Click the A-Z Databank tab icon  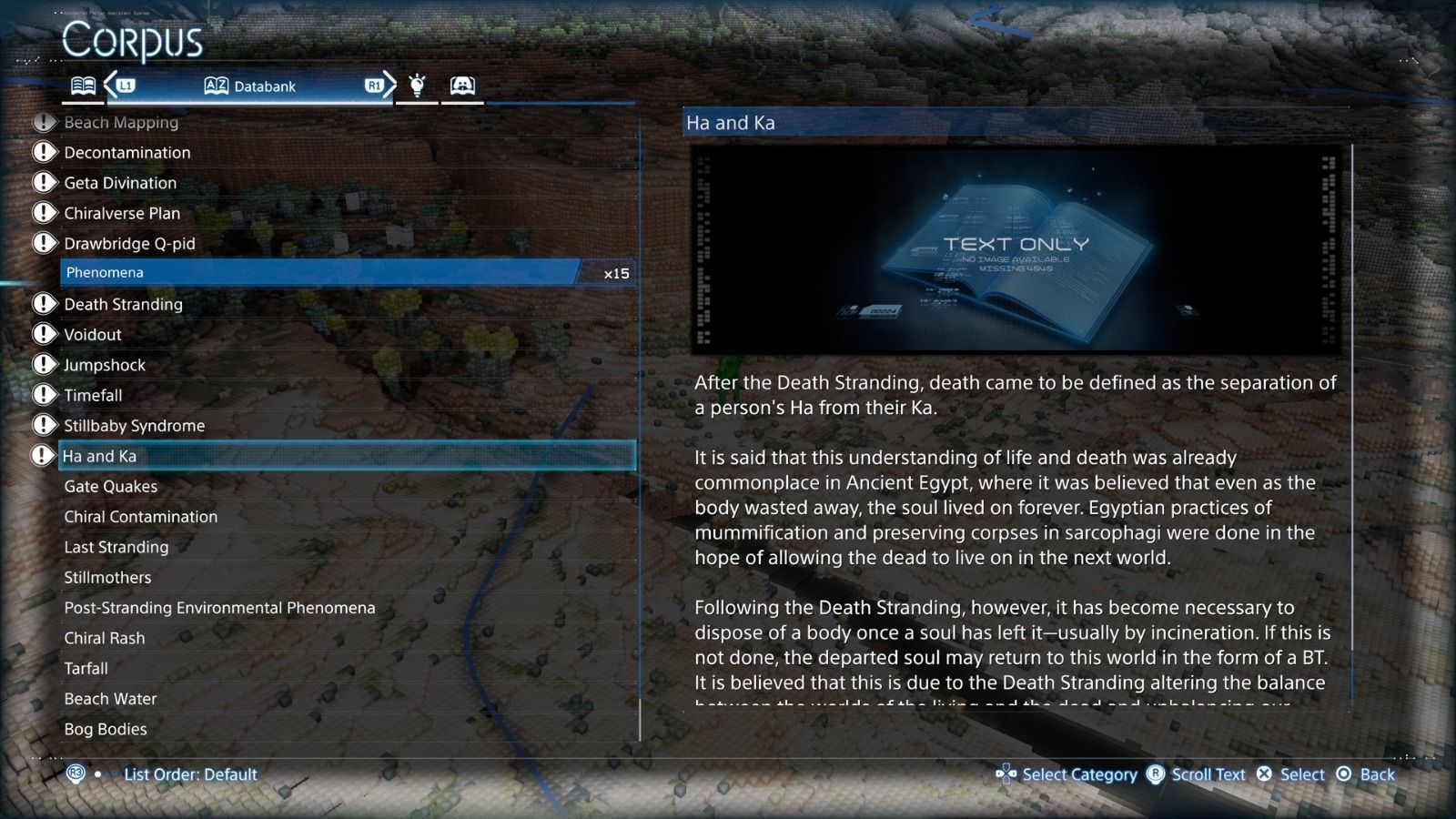tap(216, 86)
